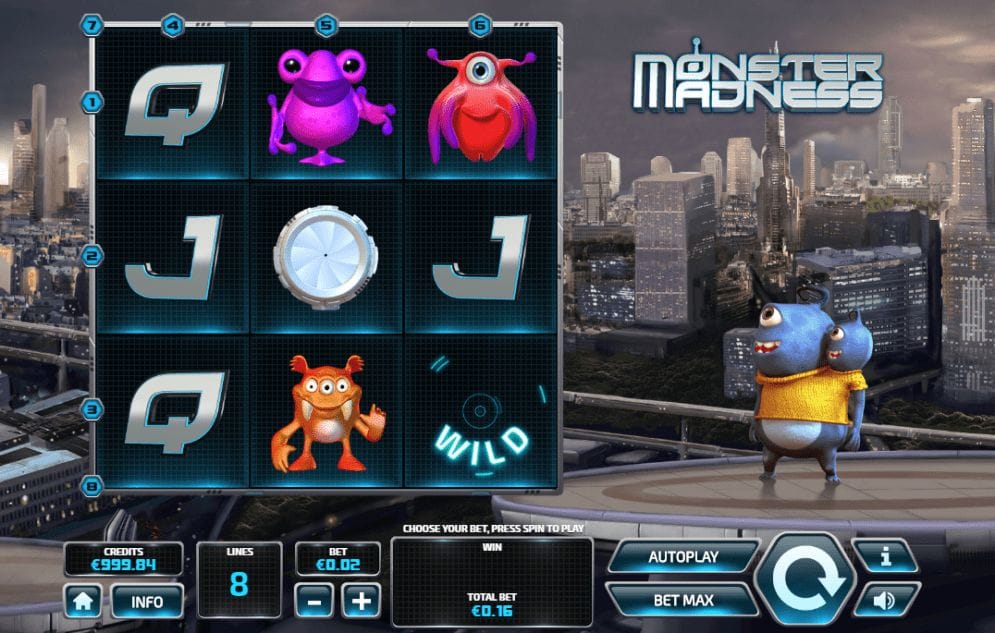
Task: Click the Bet Max button
Action: pyautogui.click(x=683, y=600)
